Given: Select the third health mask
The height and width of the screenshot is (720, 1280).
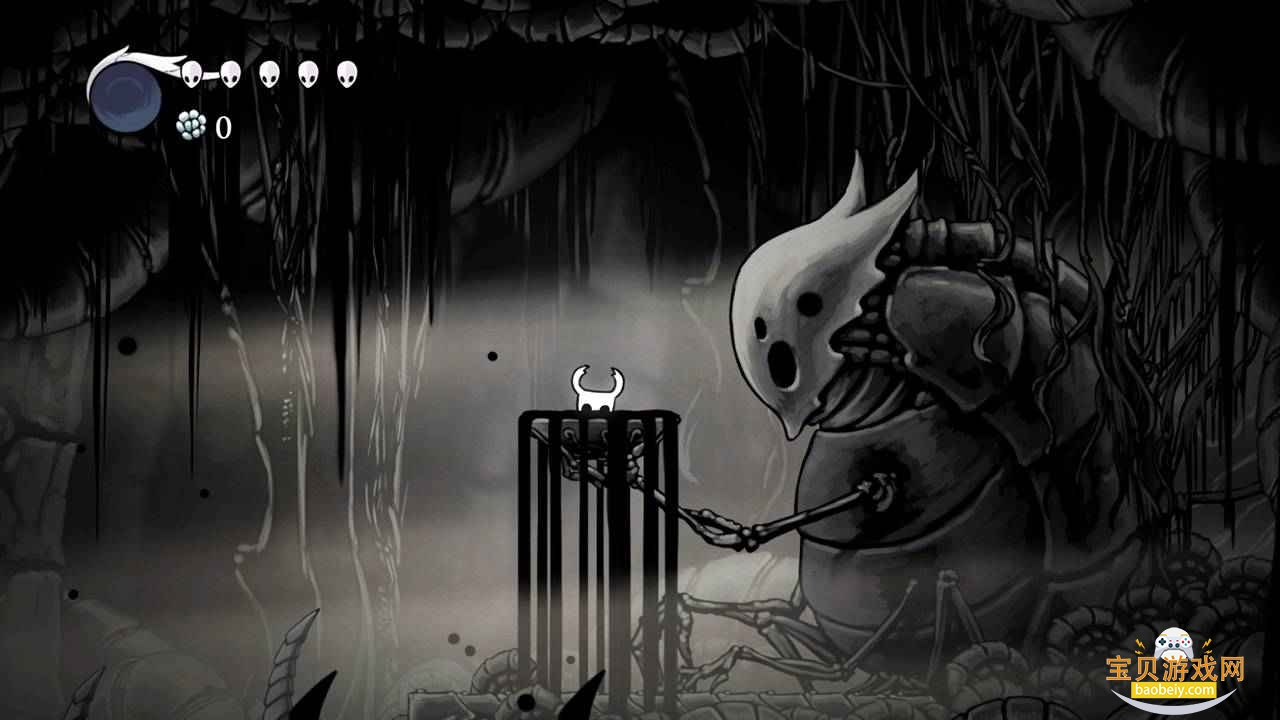Looking at the screenshot, I should click(x=268, y=72).
